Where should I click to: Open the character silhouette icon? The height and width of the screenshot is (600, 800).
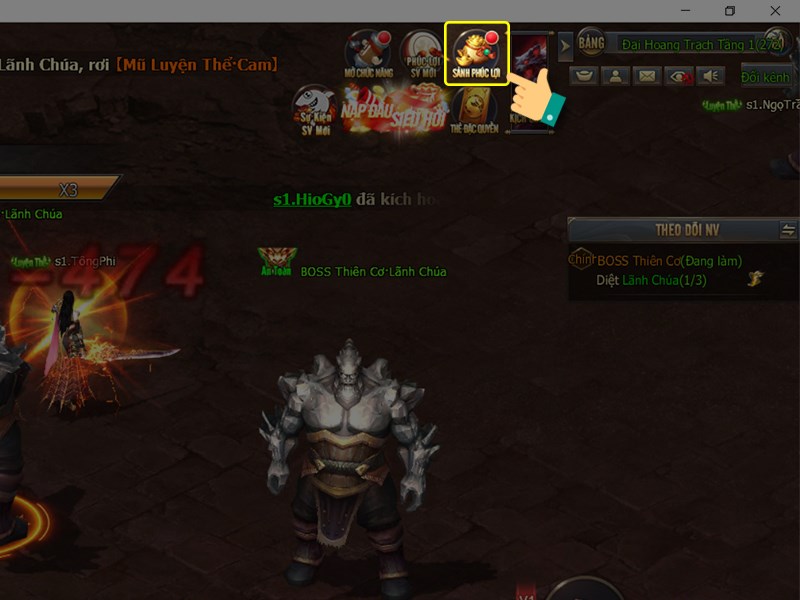616,76
